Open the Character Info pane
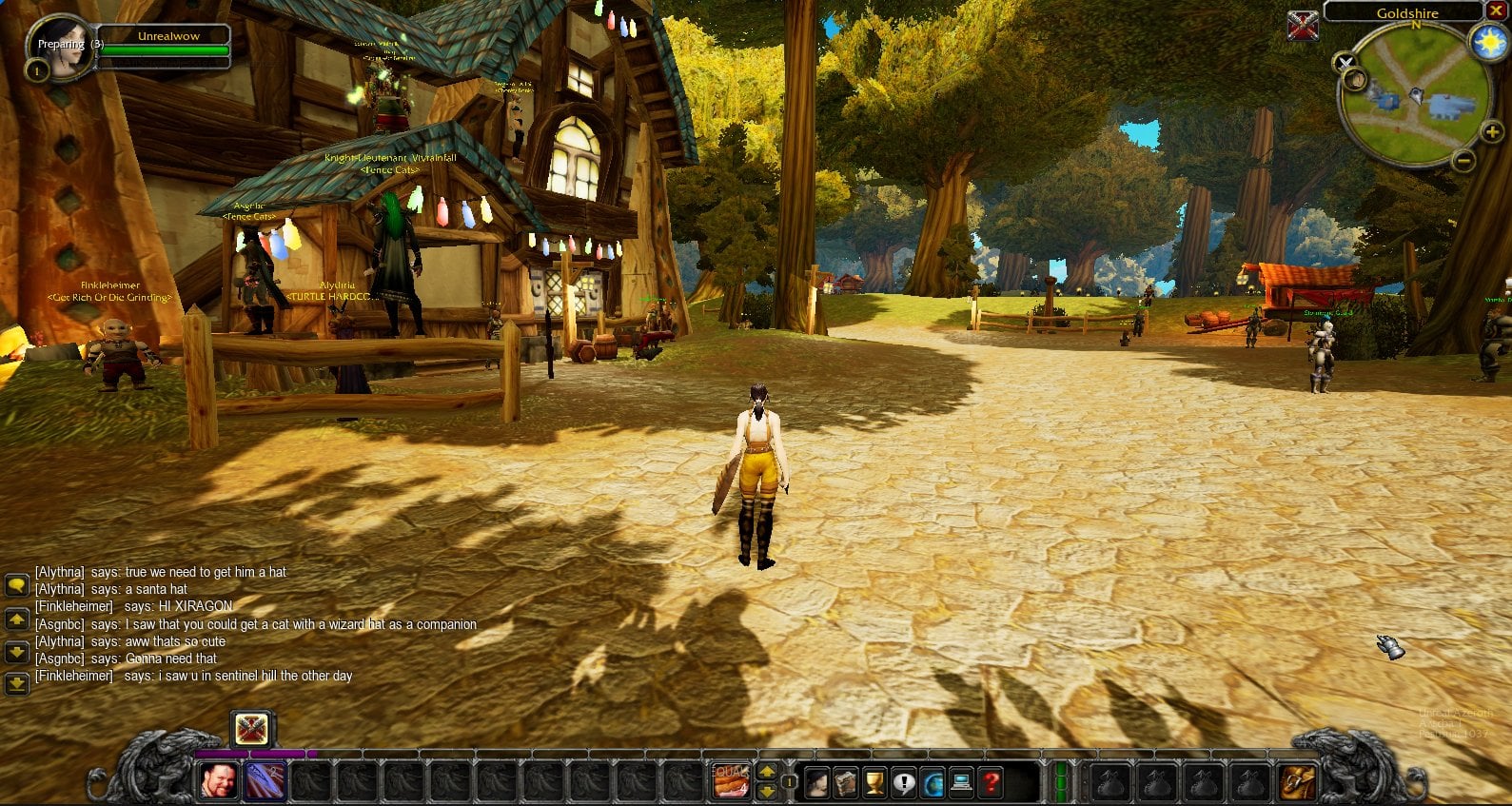 pyautogui.click(x=817, y=782)
